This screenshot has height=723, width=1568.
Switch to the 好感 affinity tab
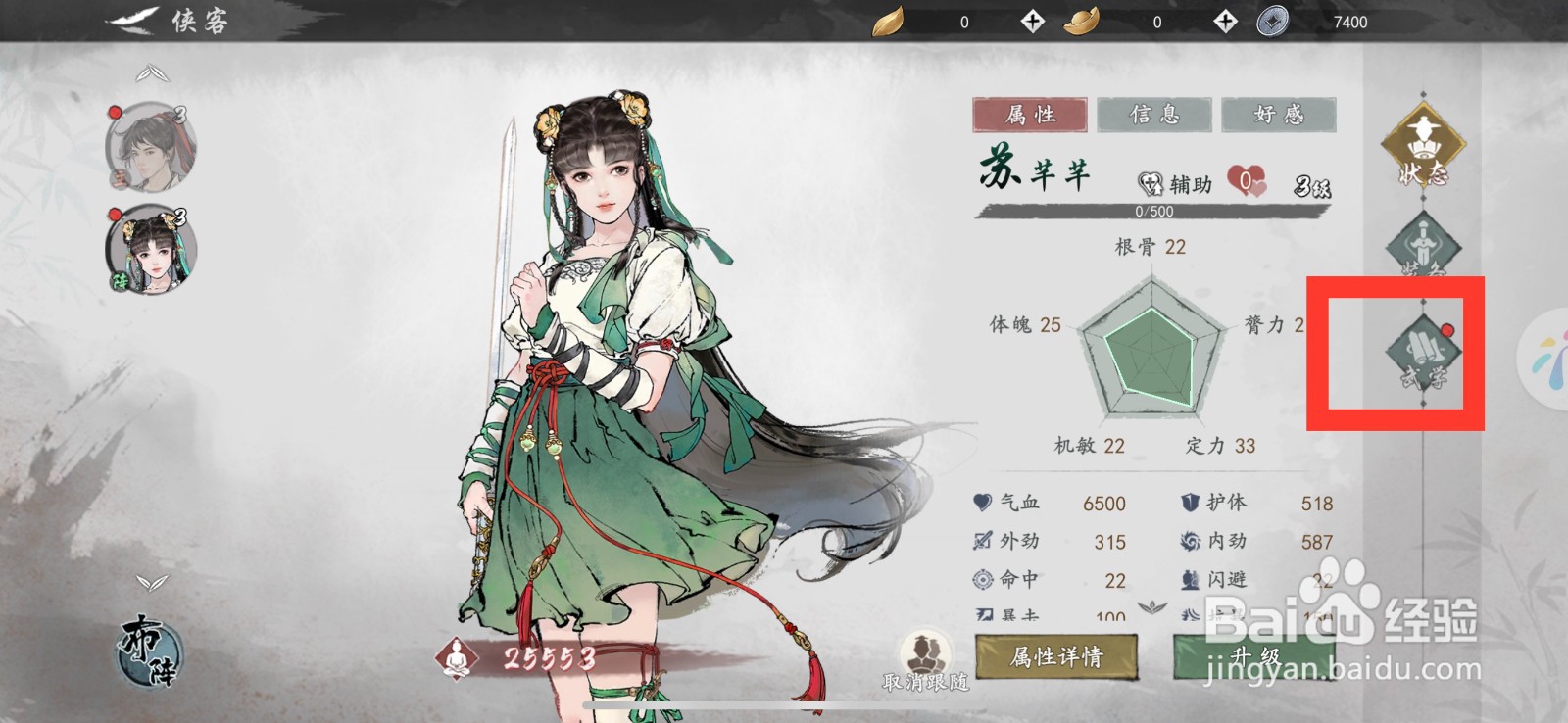pos(1280,115)
